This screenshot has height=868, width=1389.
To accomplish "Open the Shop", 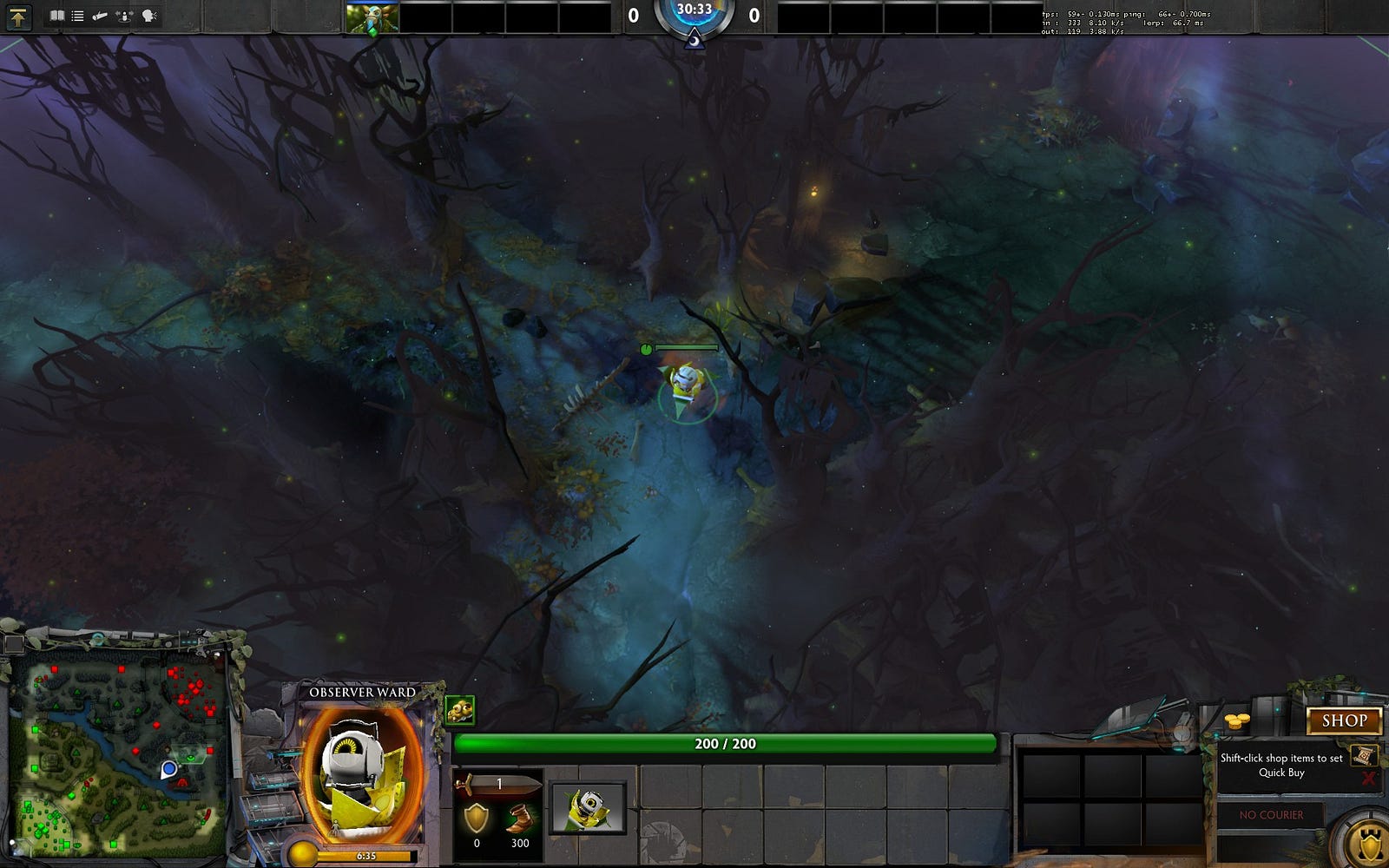I will [x=1343, y=720].
